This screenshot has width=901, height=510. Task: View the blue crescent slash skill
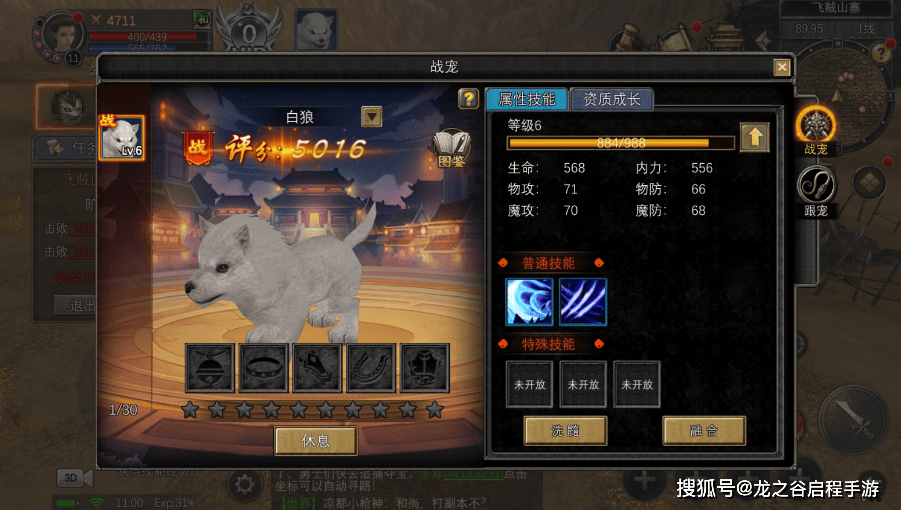pos(529,301)
